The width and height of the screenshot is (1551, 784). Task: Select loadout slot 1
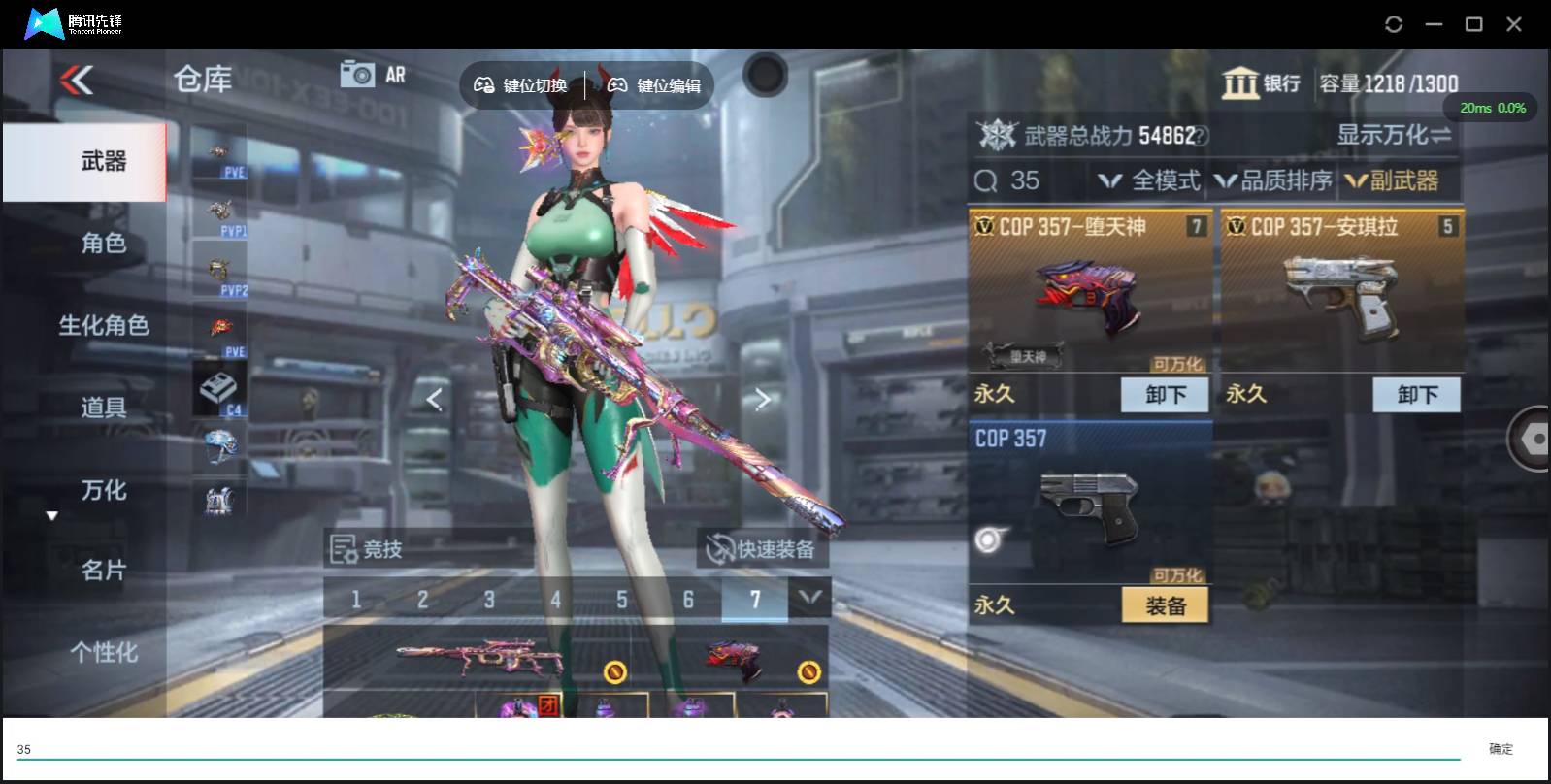point(356,599)
